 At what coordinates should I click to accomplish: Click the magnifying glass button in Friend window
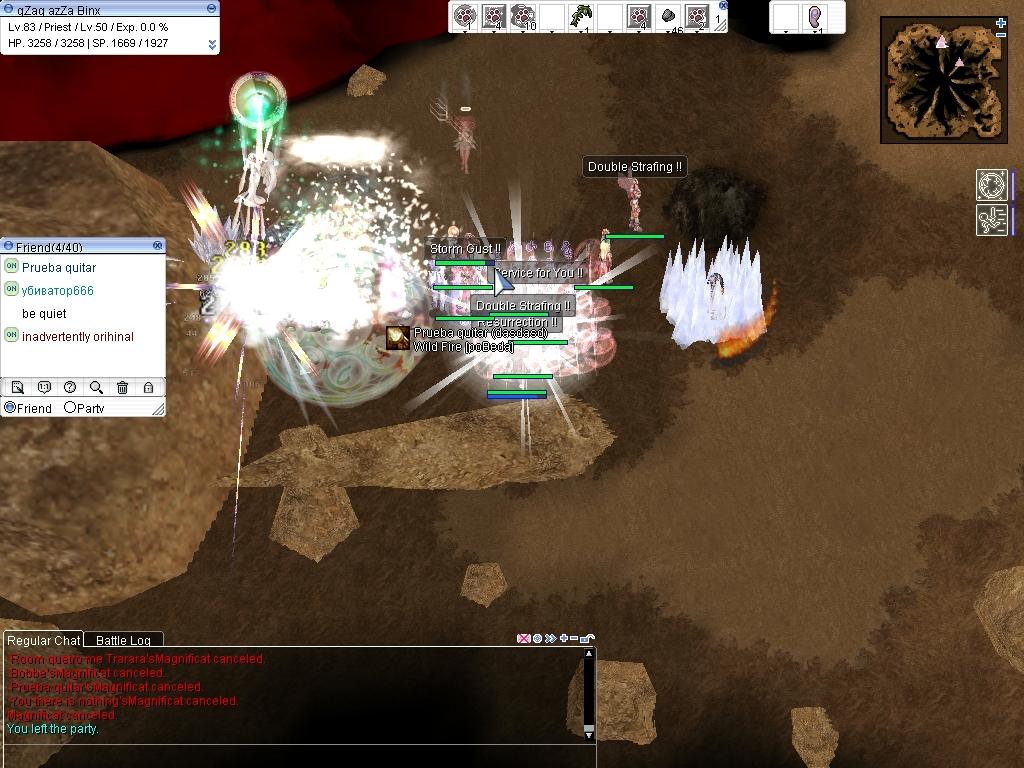(x=96, y=388)
